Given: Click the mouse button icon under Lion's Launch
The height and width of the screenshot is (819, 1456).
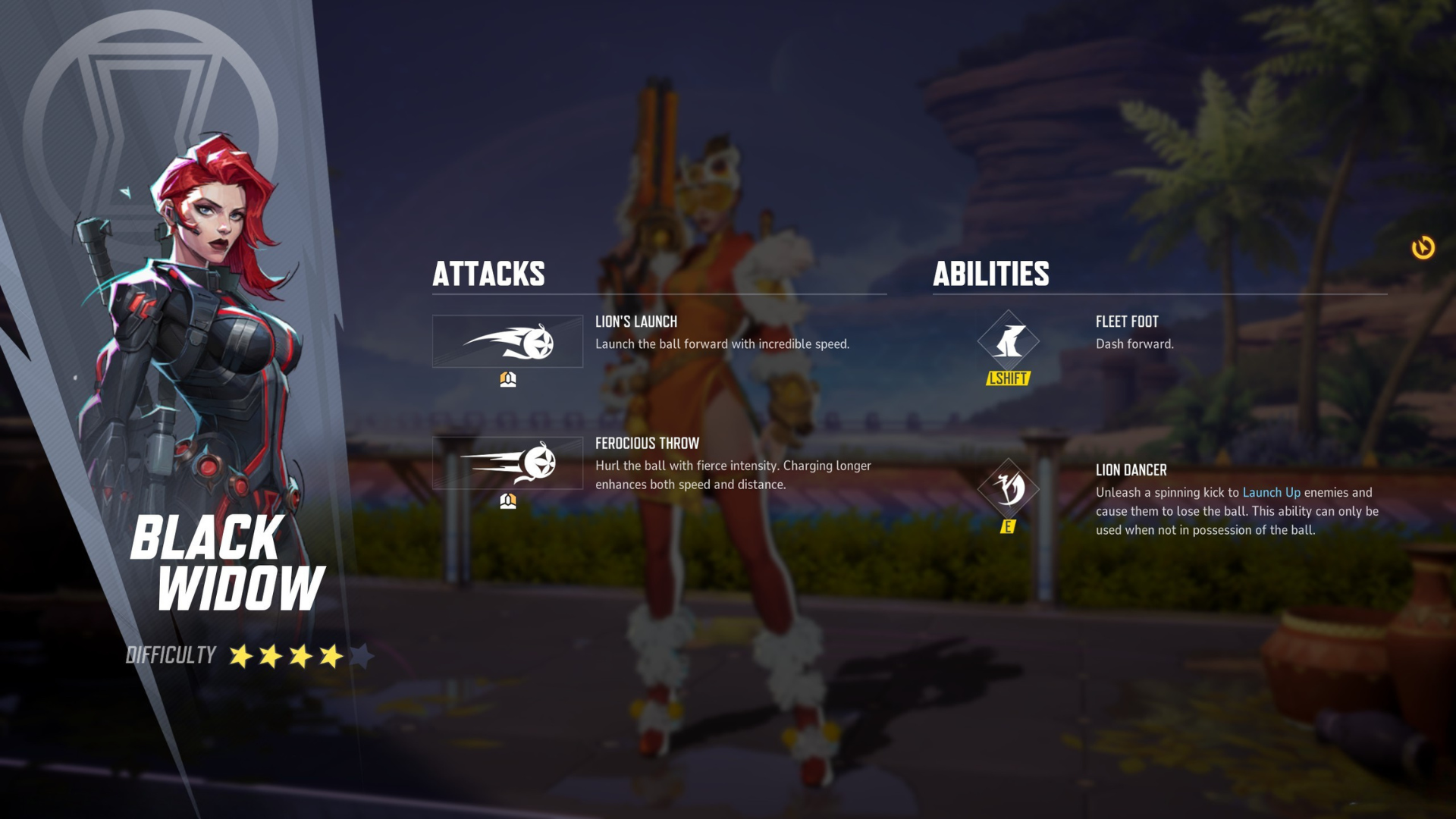Looking at the screenshot, I should click(507, 378).
